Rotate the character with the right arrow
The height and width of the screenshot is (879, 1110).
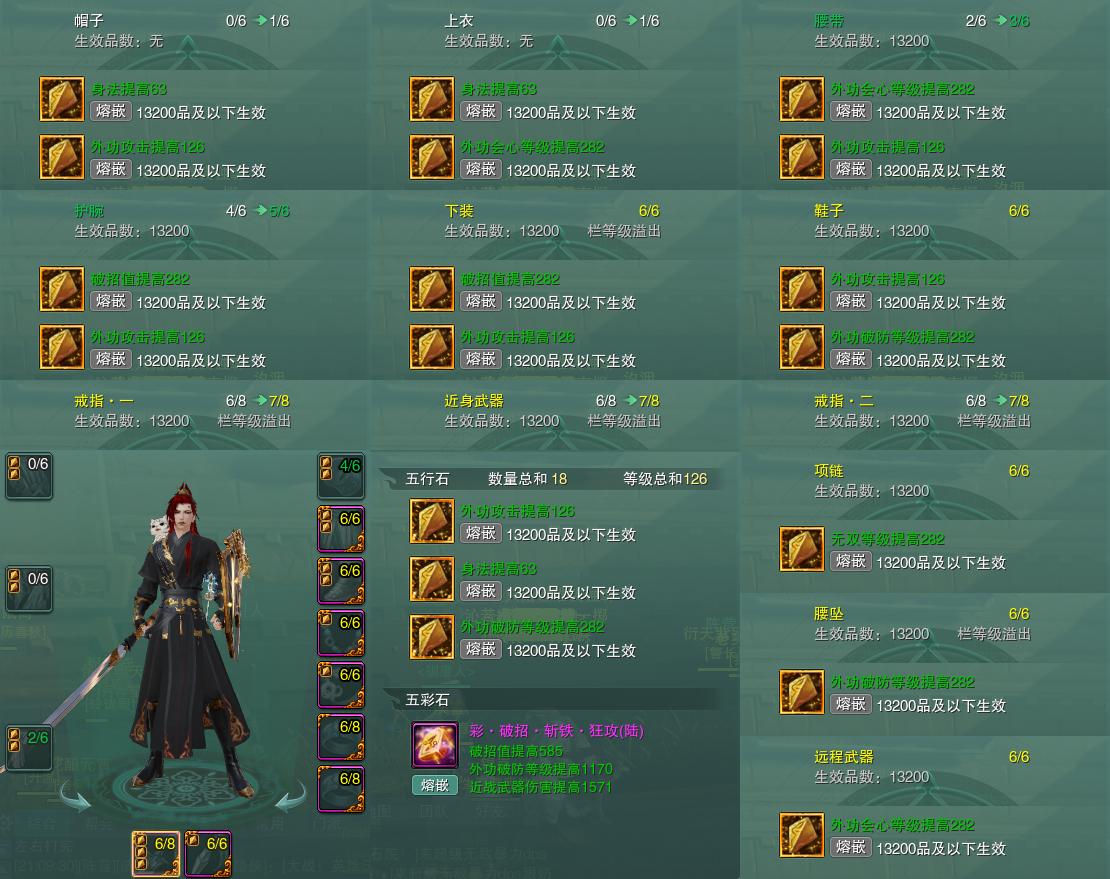tap(291, 797)
